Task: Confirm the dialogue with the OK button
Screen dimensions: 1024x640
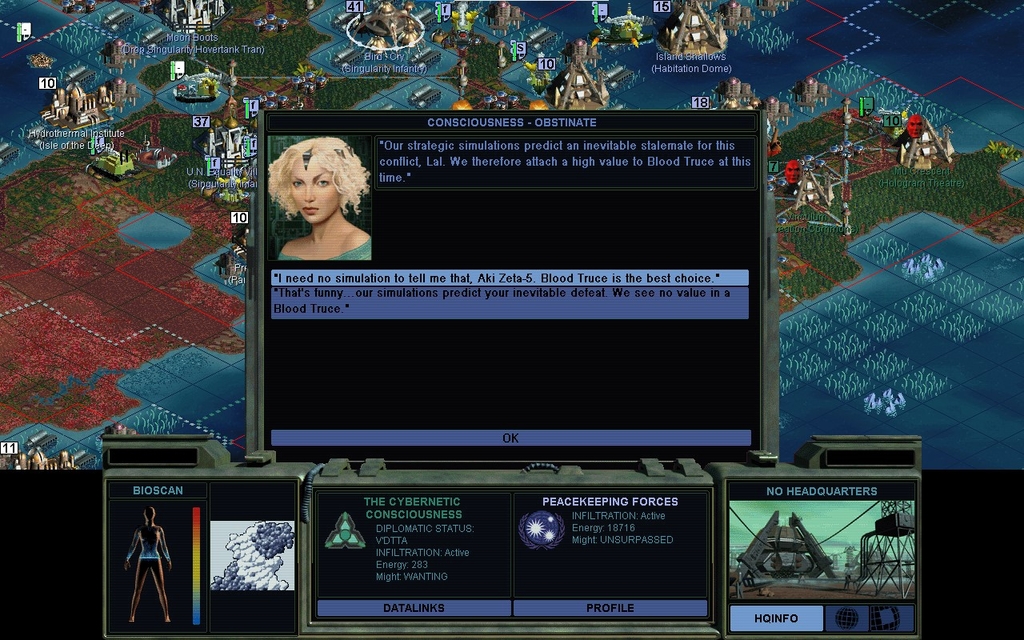Action: 510,438
